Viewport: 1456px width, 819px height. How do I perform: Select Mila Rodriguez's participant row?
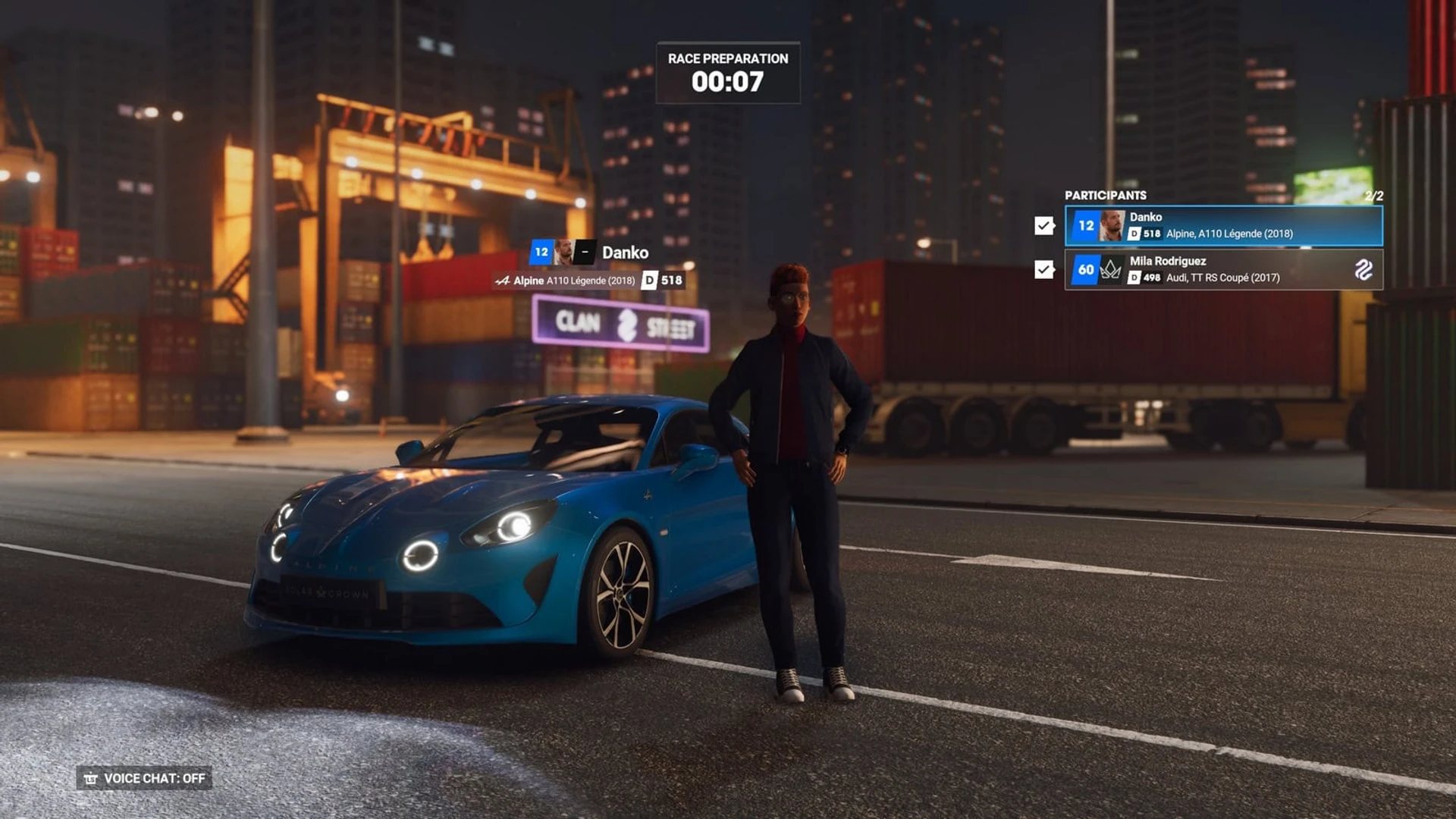point(1222,269)
